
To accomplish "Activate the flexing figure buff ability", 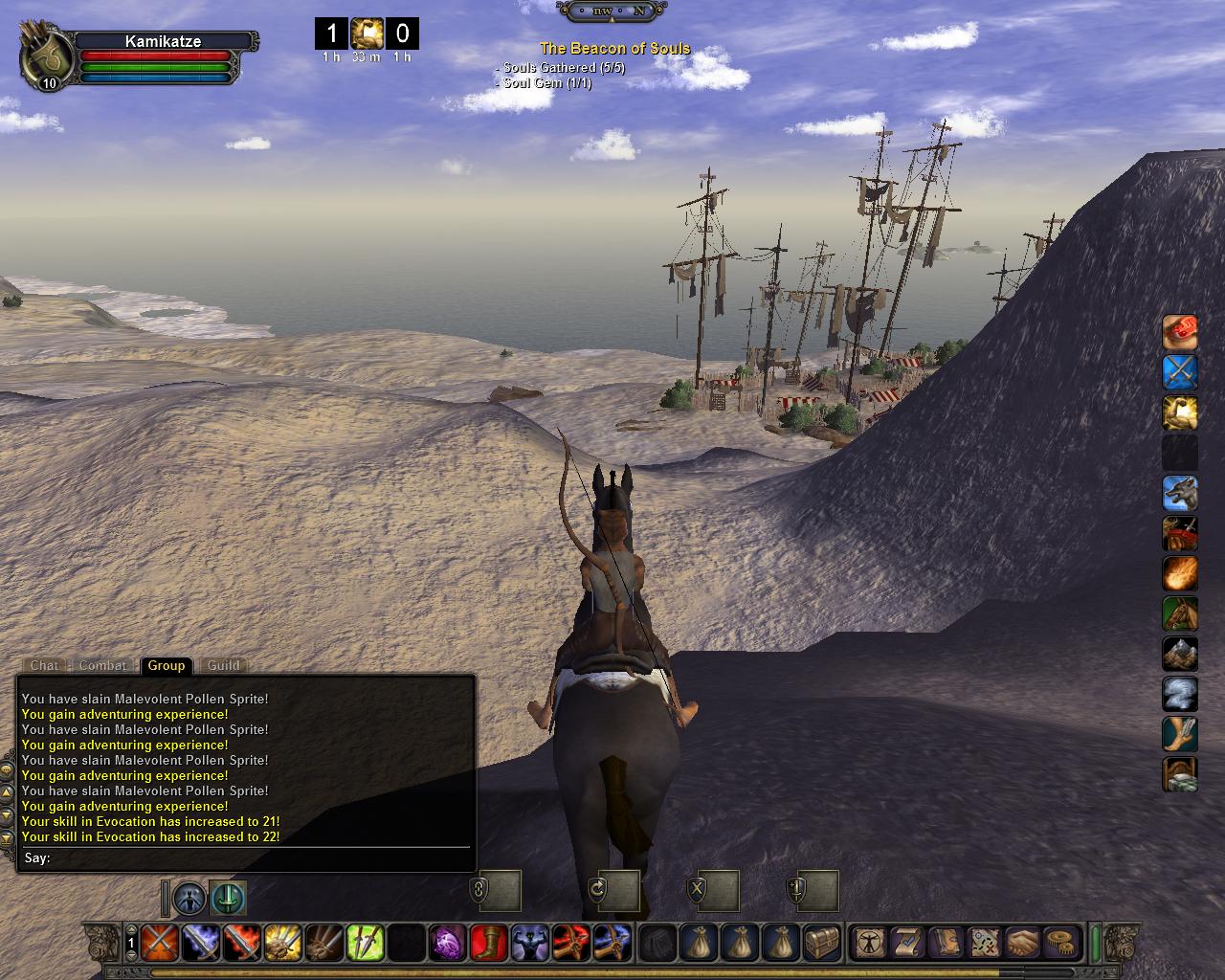I will [529, 943].
